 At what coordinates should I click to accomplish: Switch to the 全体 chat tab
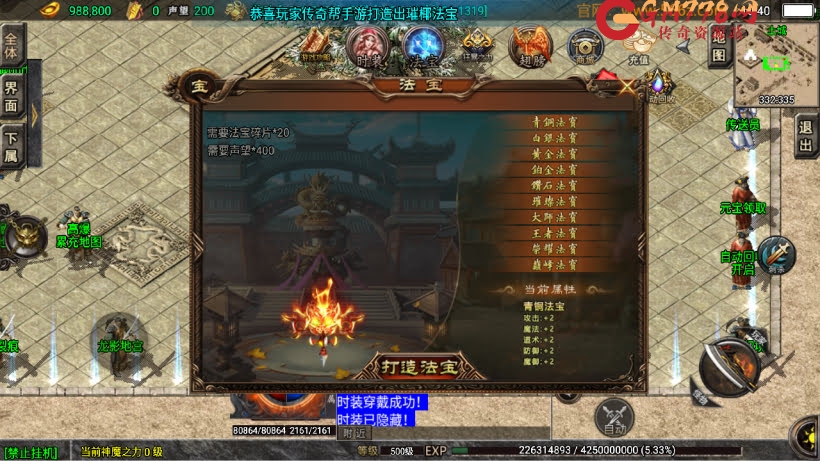(x=11, y=47)
